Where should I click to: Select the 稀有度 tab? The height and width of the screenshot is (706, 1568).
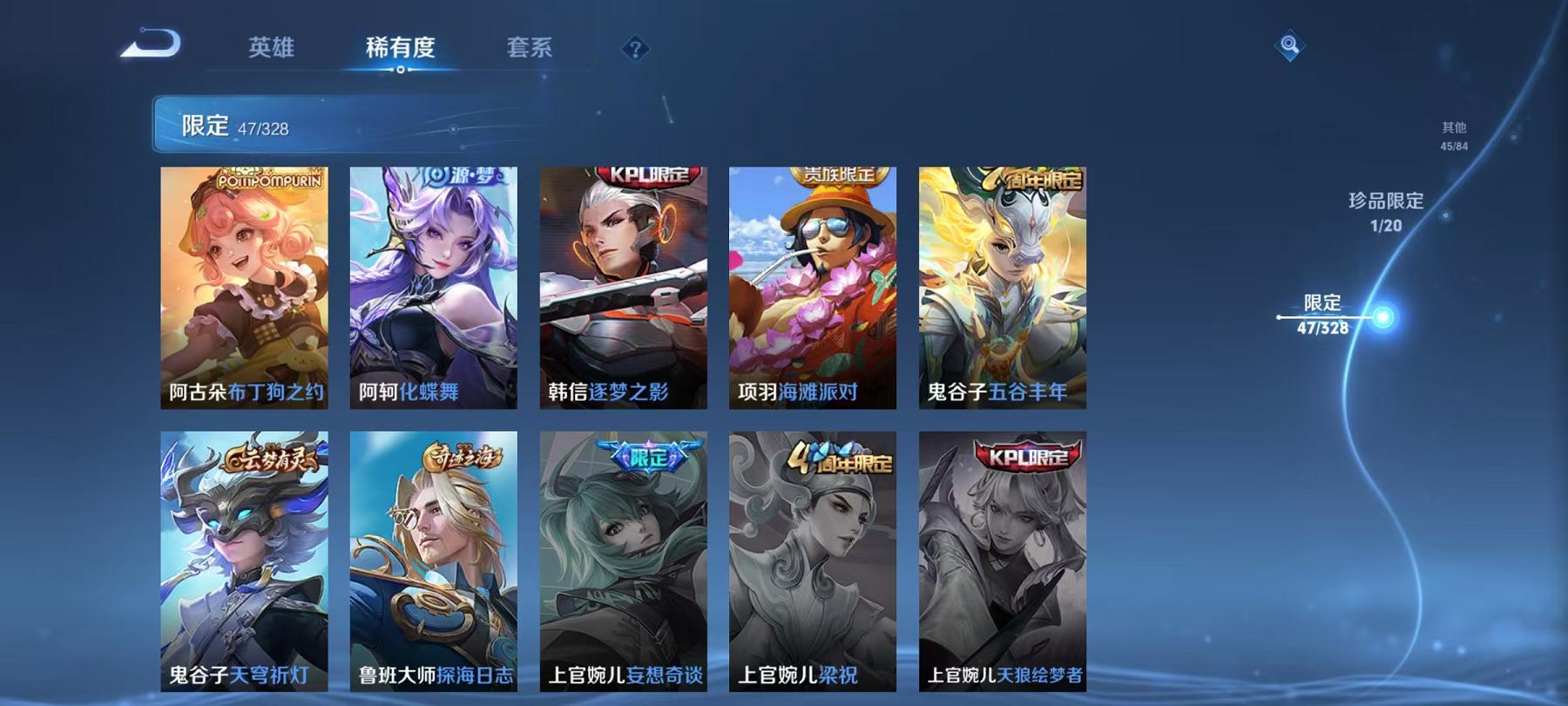tap(402, 50)
